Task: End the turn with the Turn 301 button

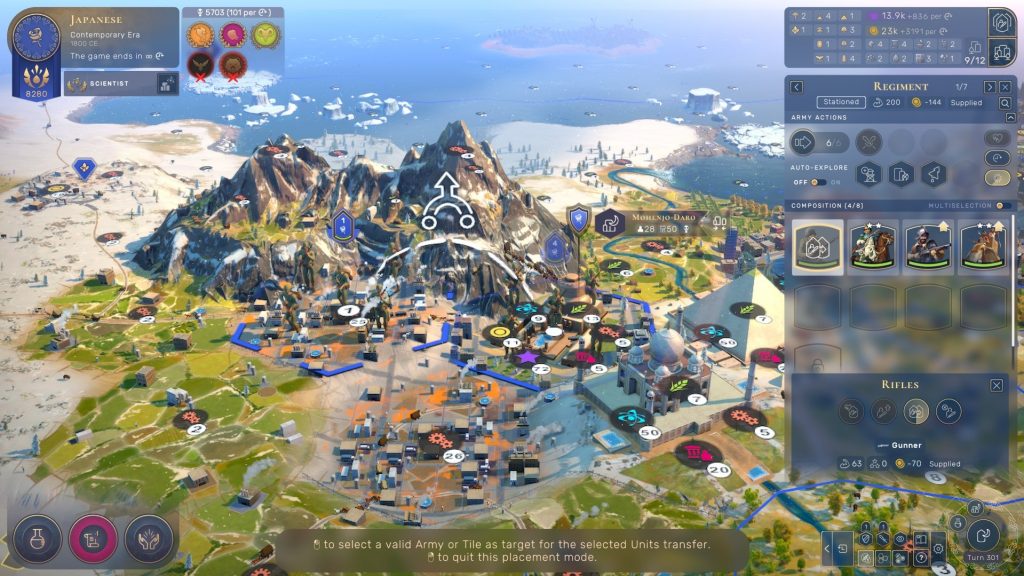Action: (x=983, y=535)
